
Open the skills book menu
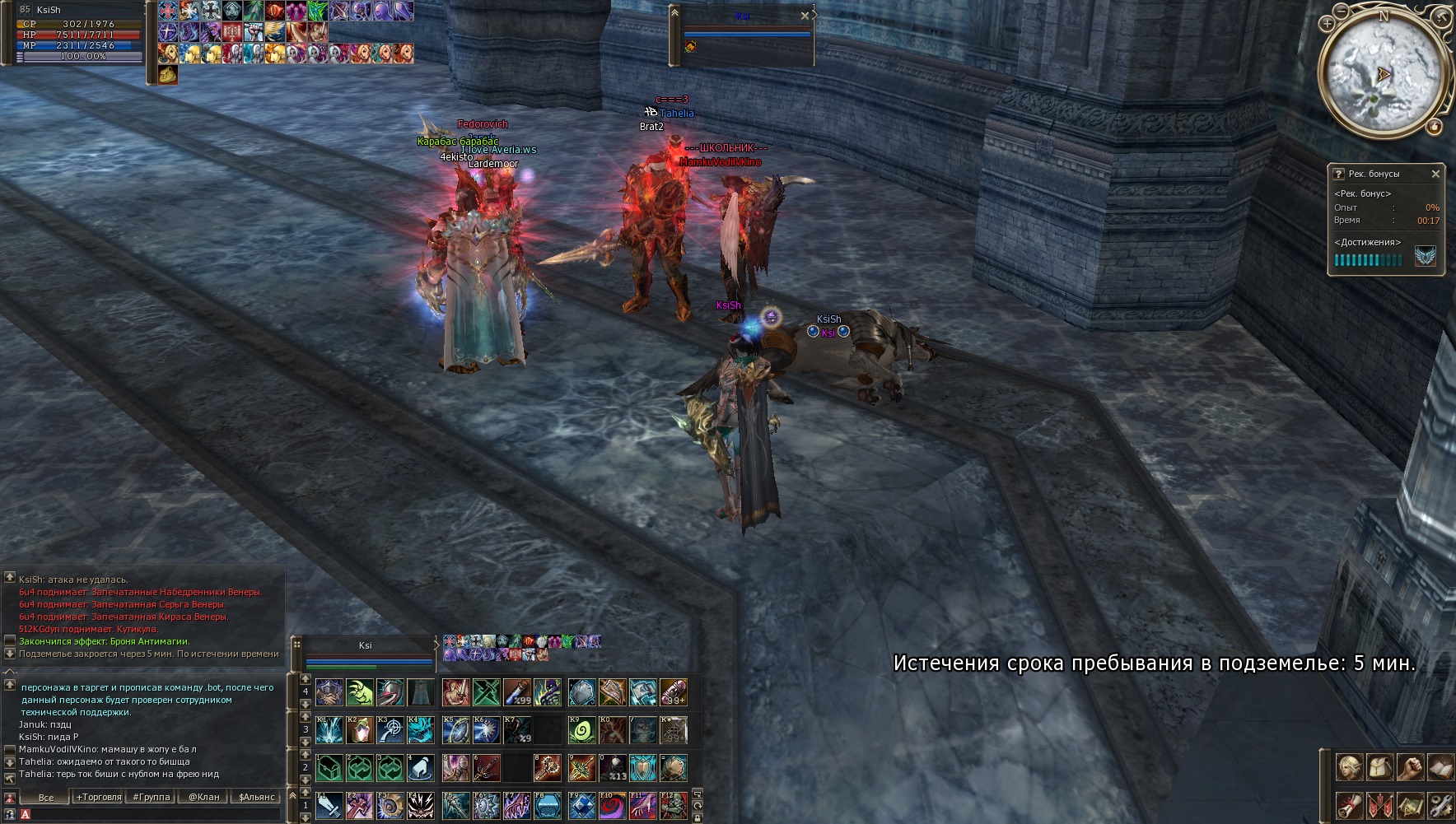pos(1440,768)
